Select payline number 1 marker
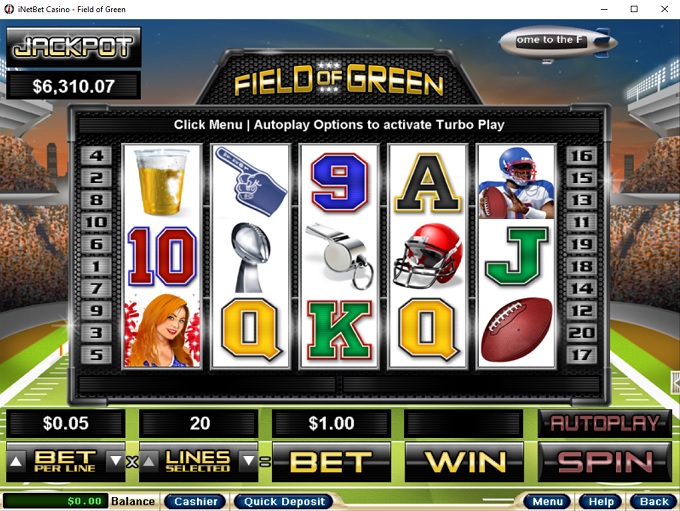 tap(97, 267)
